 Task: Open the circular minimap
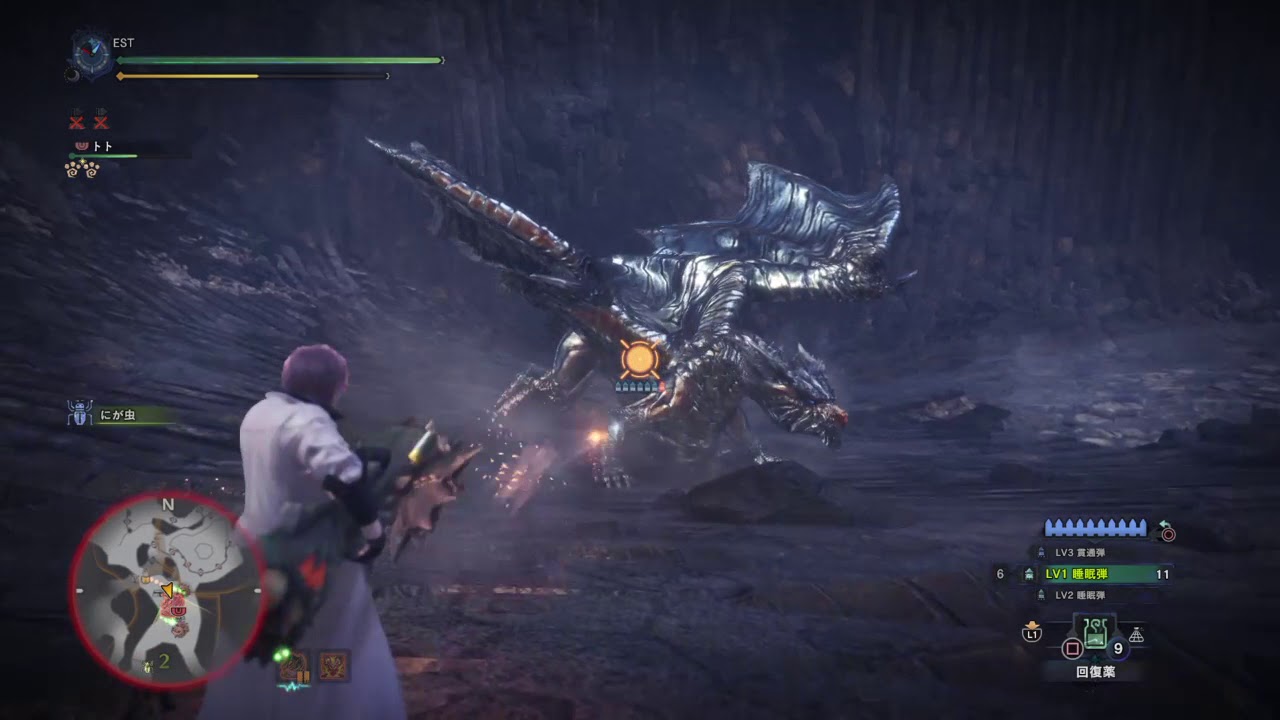point(167,590)
